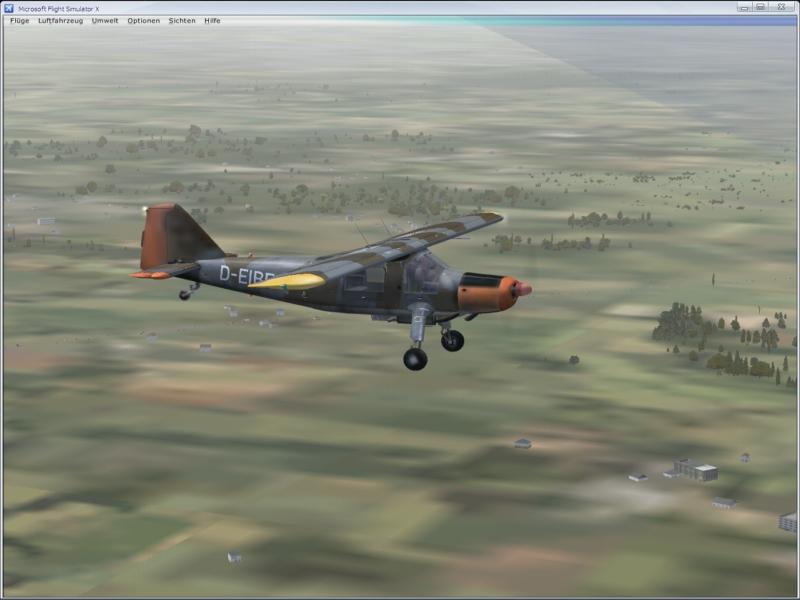Open the Optionen menu
Viewport: 800px width, 600px height.
pos(143,20)
